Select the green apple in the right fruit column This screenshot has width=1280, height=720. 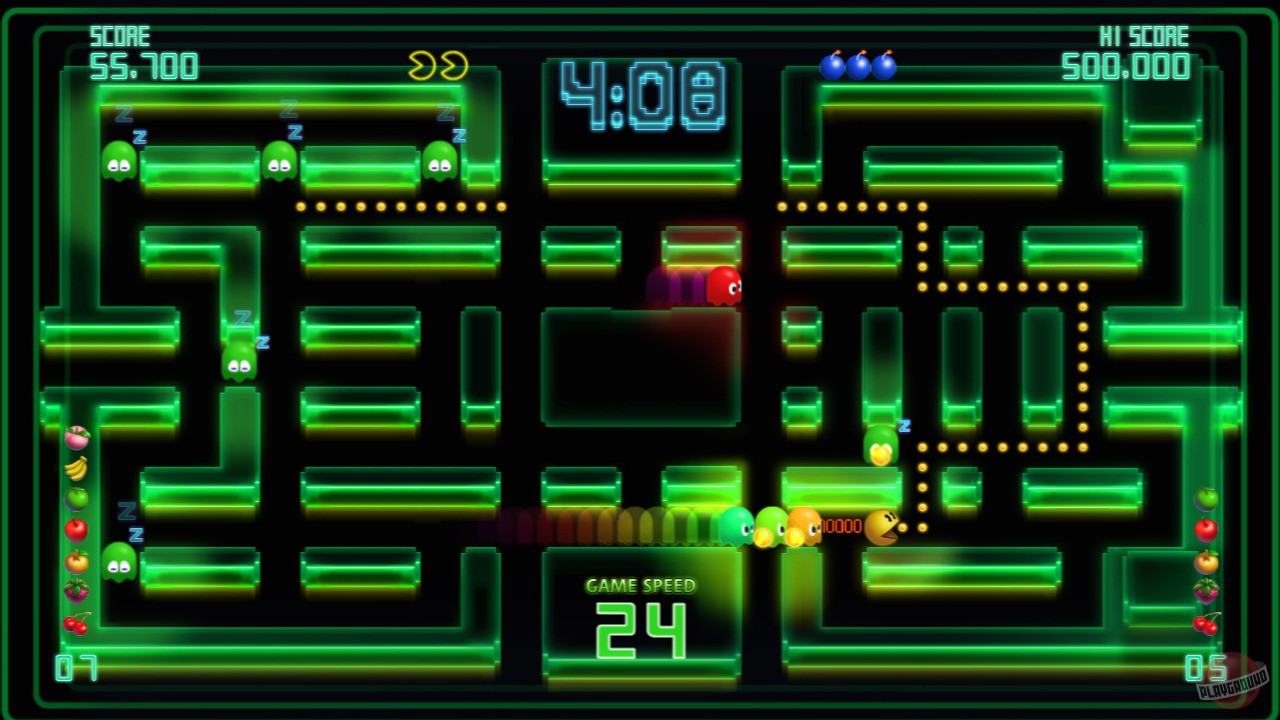[1207, 497]
